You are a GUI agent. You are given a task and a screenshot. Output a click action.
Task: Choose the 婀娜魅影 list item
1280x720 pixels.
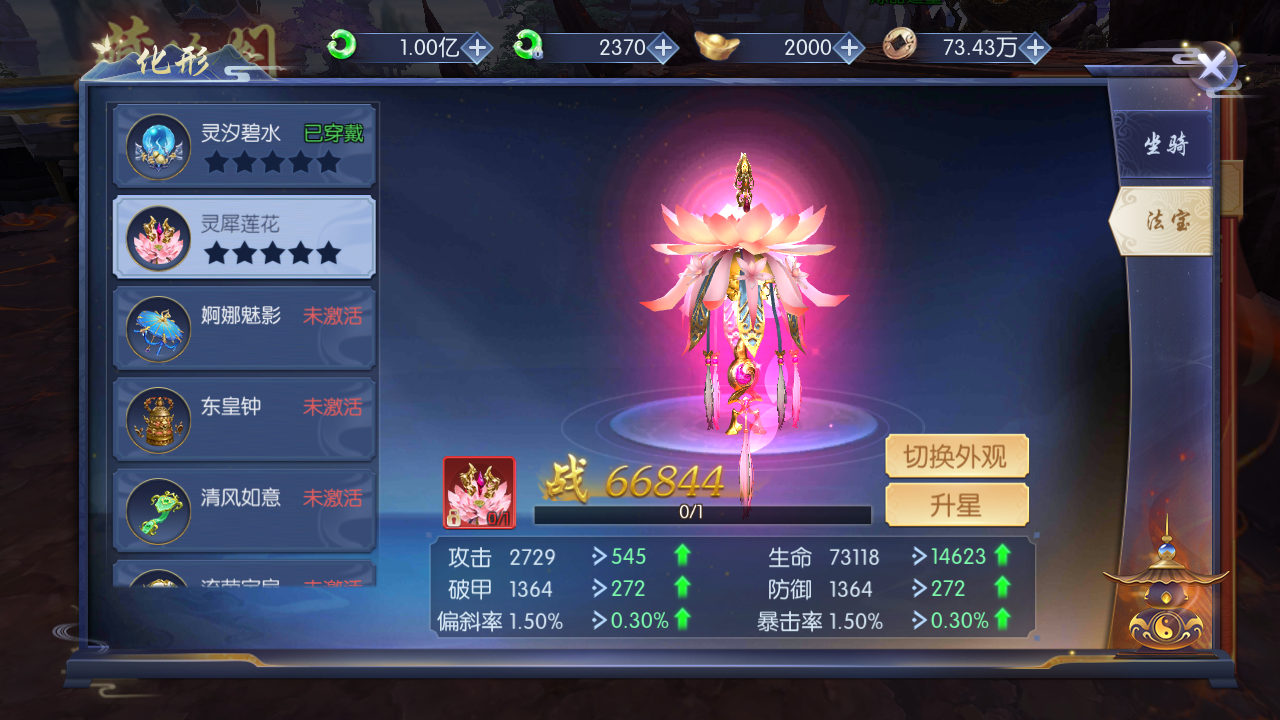click(246, 328)
